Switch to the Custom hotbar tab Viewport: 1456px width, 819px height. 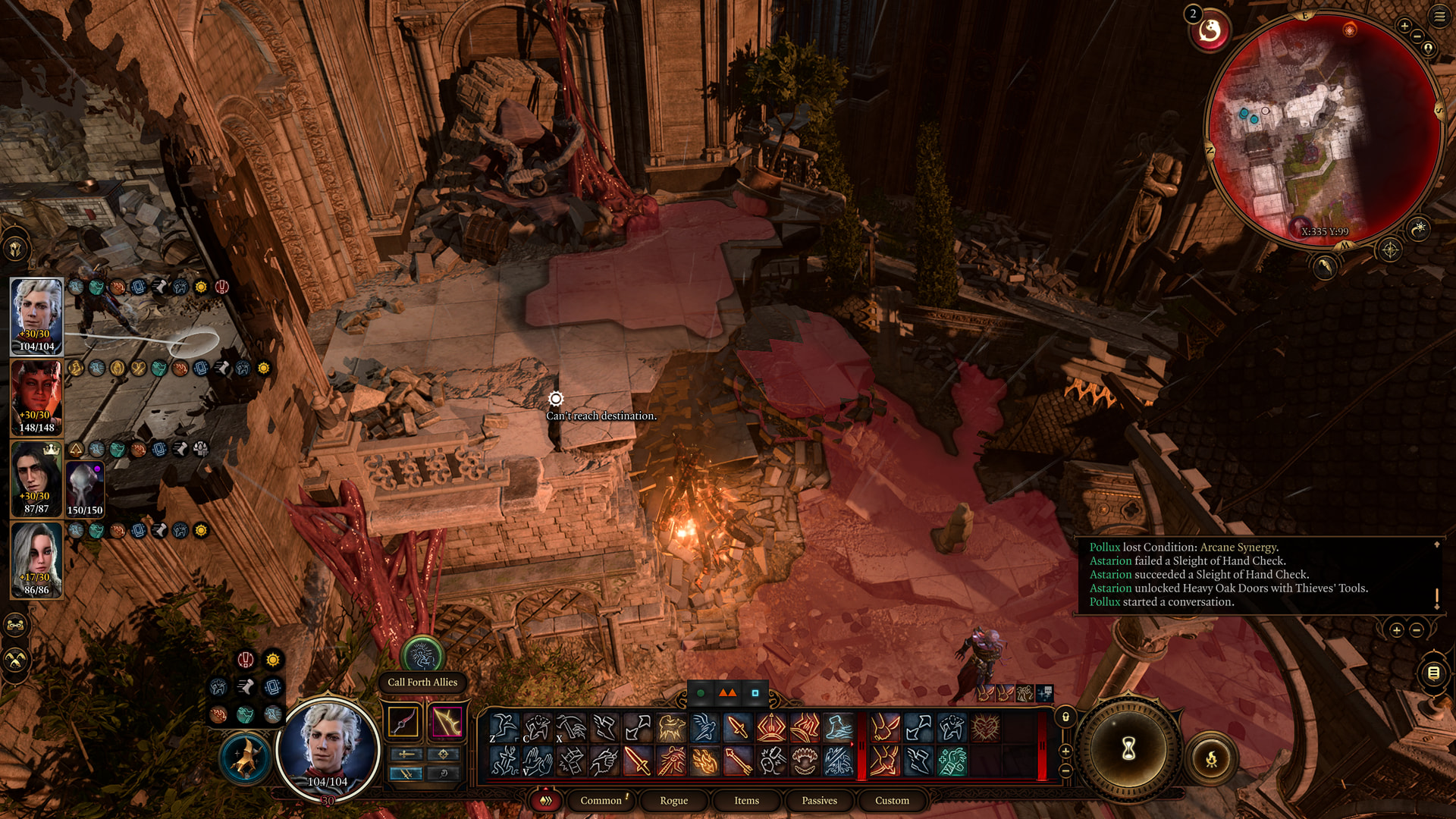[892, 800]
